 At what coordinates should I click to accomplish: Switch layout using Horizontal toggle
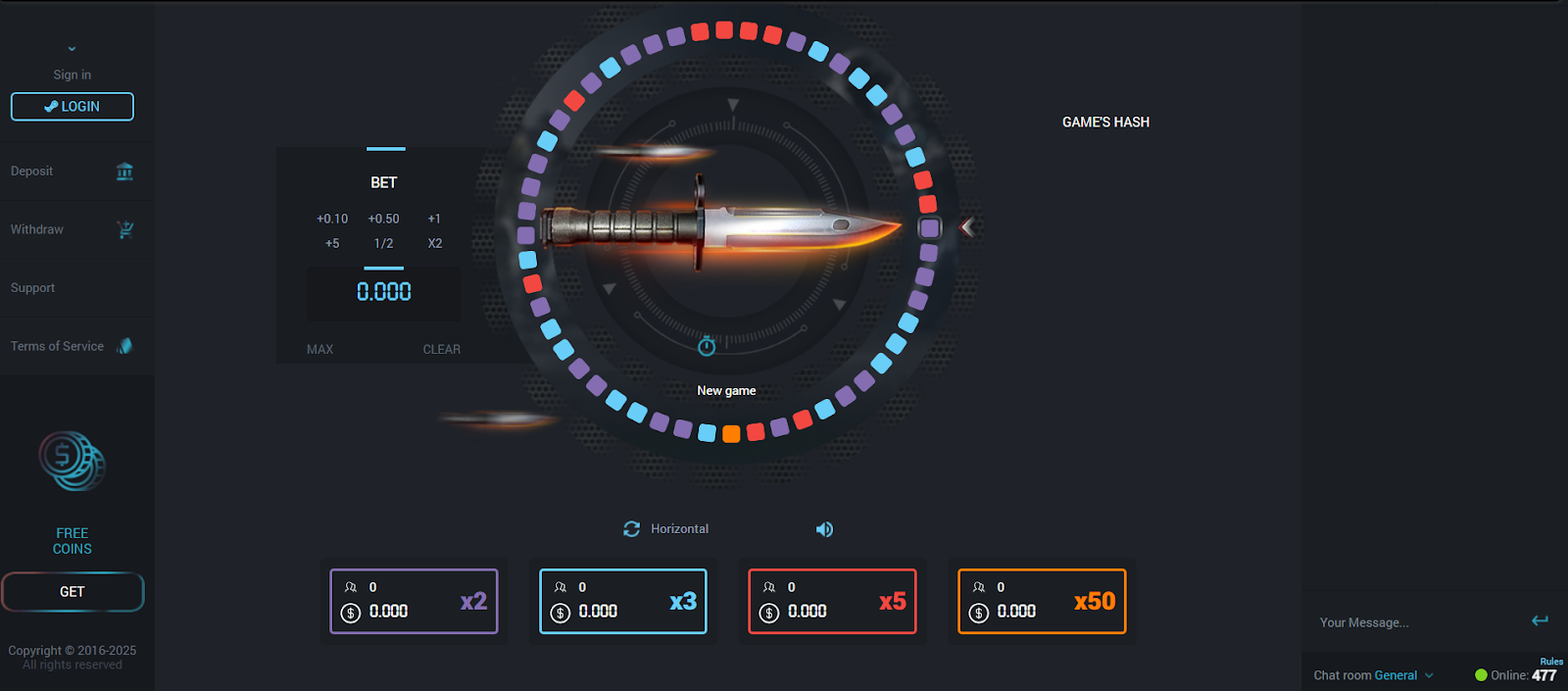(666, 529)
